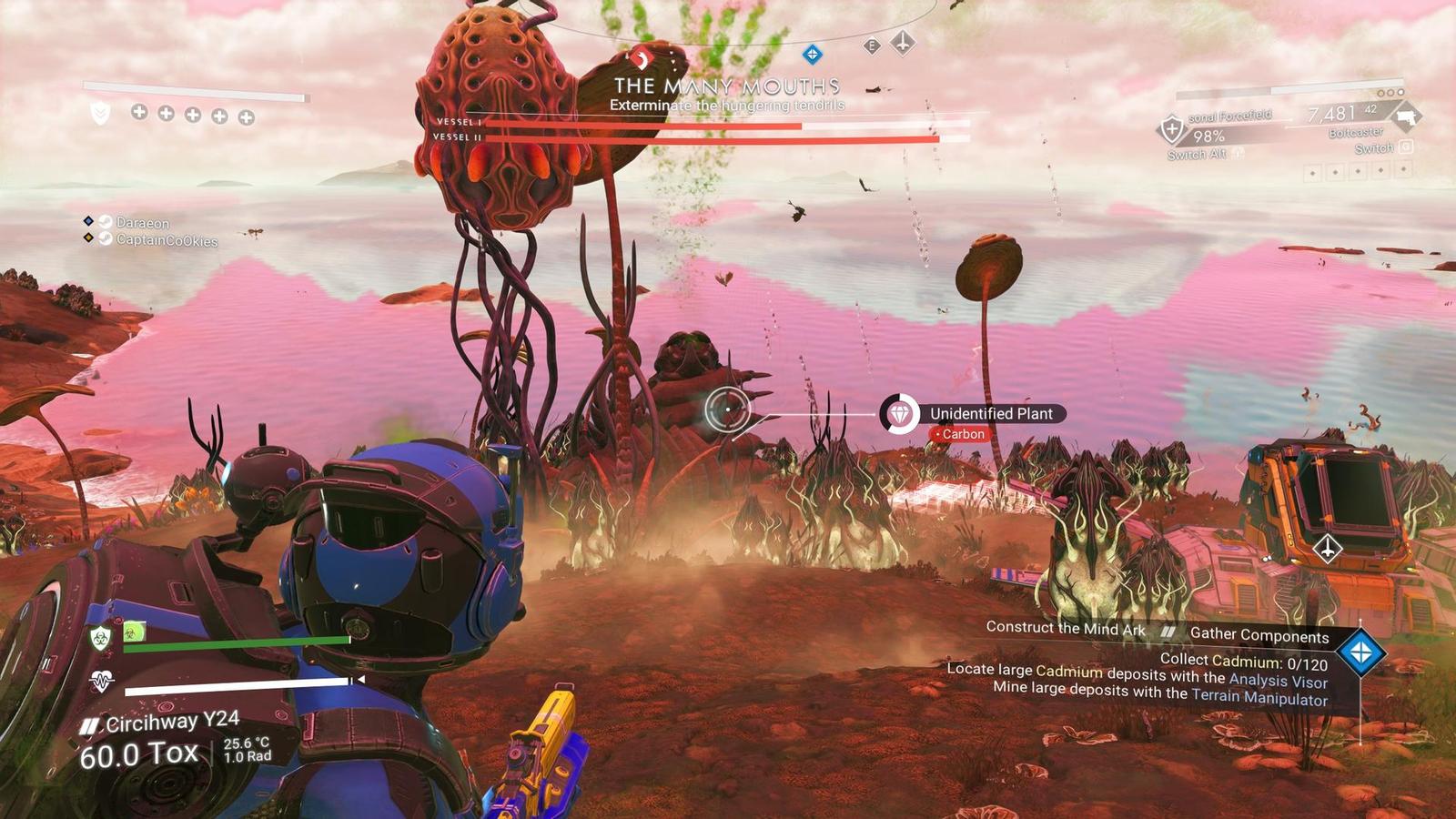The height and width of the screenshot is (819, 1456).
Task: Click the starship waypoint icon over the landed ship
Action: pyautogui.click(x=1327, y=549)
